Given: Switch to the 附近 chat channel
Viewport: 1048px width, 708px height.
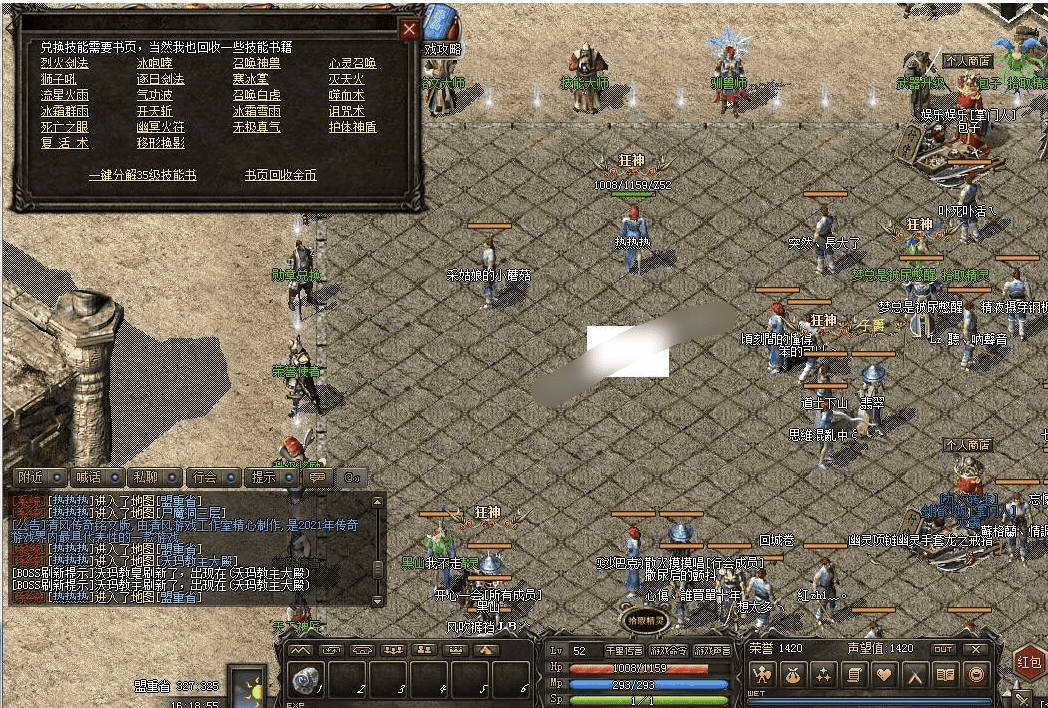Looking at the screenshot, I should click(32, 477).
